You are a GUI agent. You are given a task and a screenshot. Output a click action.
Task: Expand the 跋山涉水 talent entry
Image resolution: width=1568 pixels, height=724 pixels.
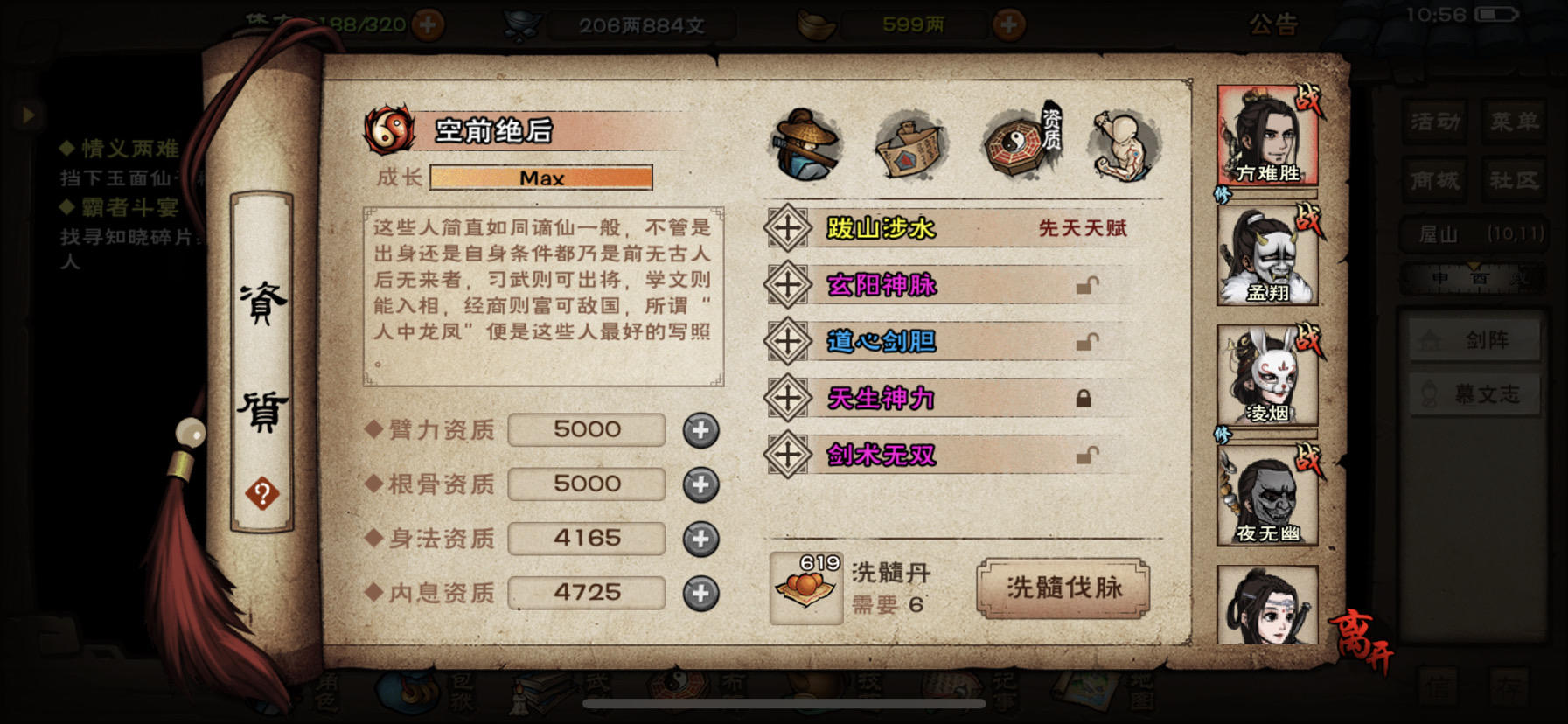790,229
